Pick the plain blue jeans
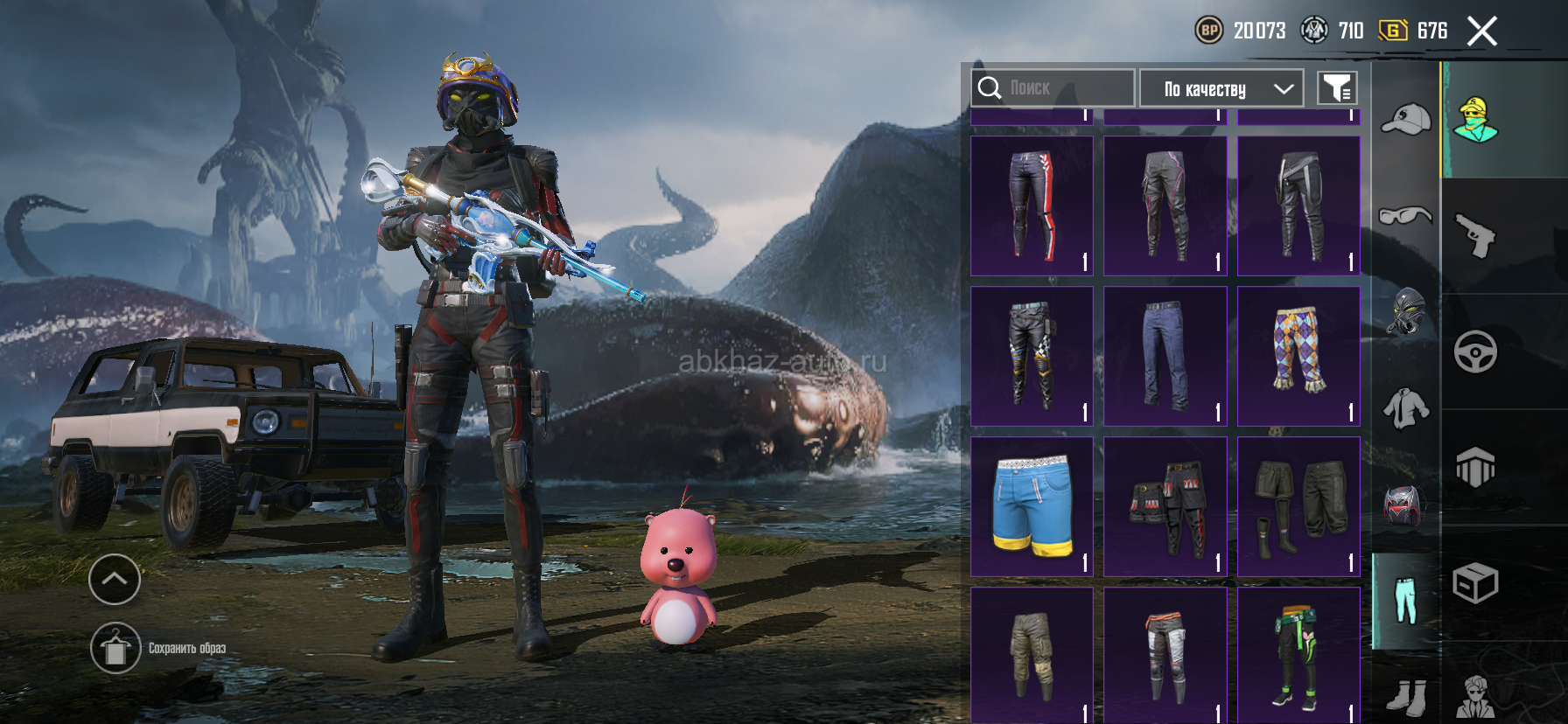Screen dimensions: 1568x724 click(1165, 356)
